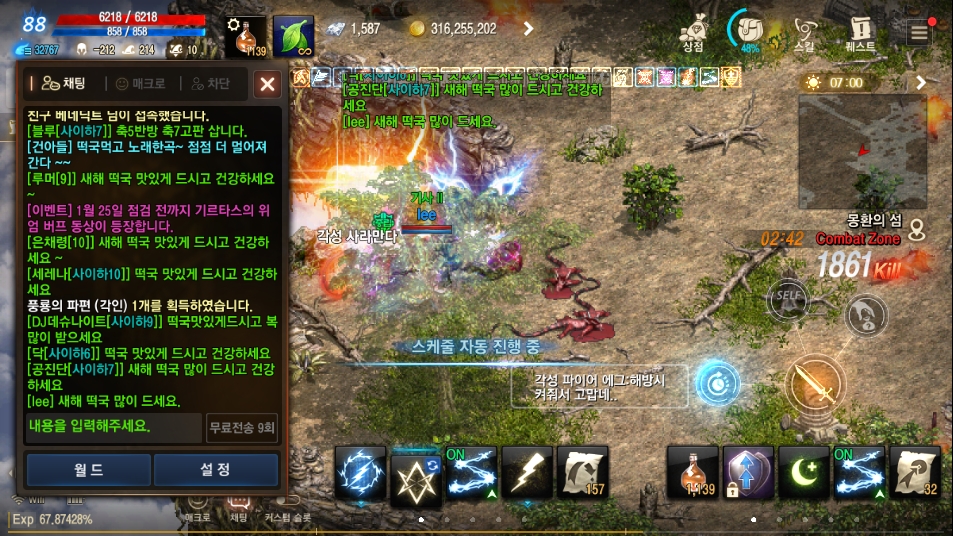Image resolution: width=953 pixels, height=536 pixels.
Task: Close the chat panel
Action: (267, 85)
